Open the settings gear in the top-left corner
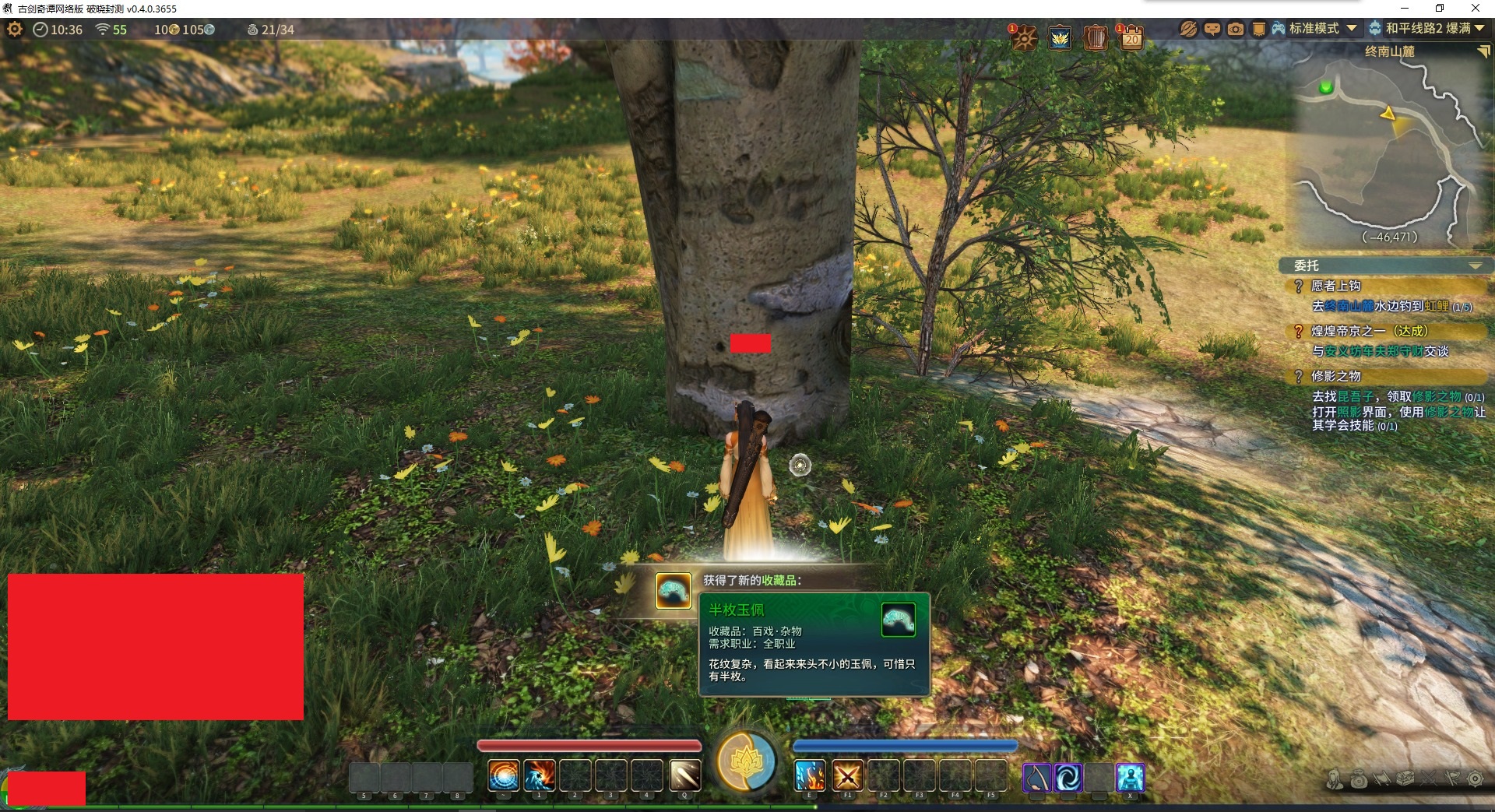Screen dimensions: 1495x812 tap(15, 30)
